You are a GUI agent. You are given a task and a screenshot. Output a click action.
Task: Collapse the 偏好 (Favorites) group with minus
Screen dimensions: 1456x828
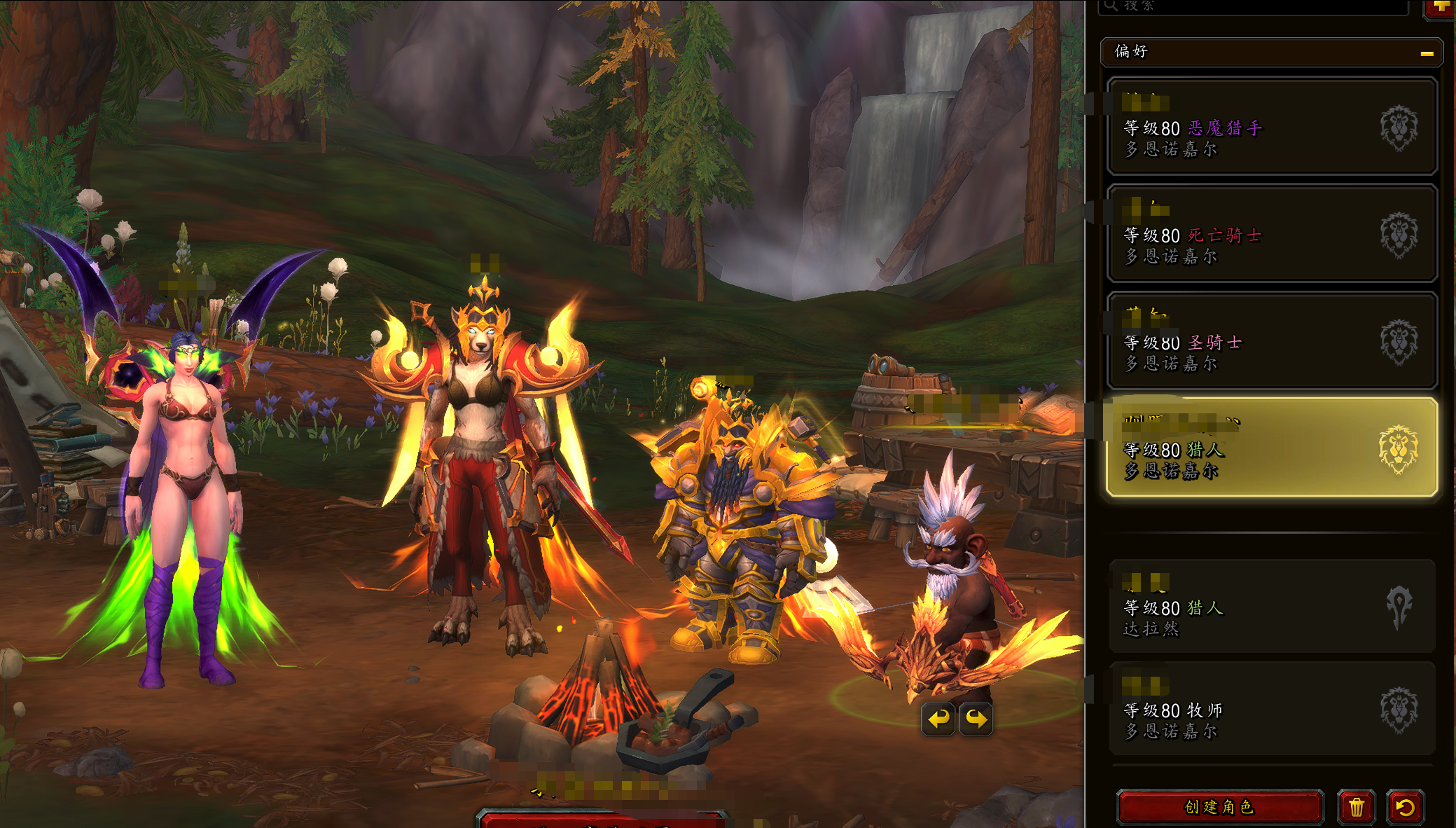(x=1427, y=53)
